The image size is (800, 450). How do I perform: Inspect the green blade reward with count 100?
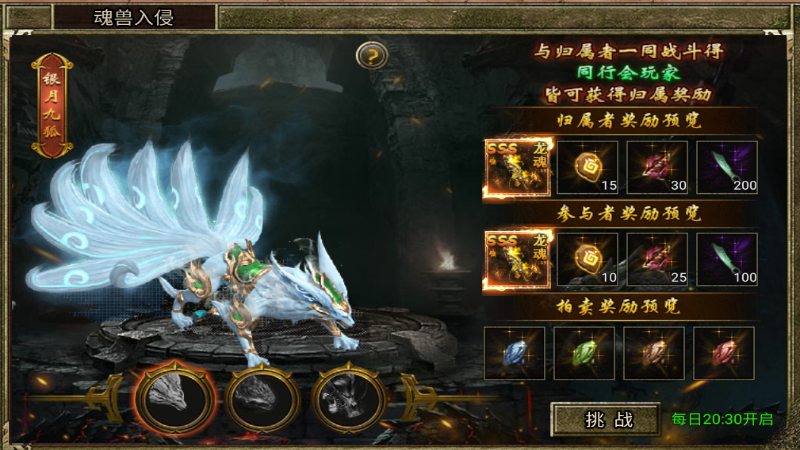pyautogui.click(x=727, y=261)
